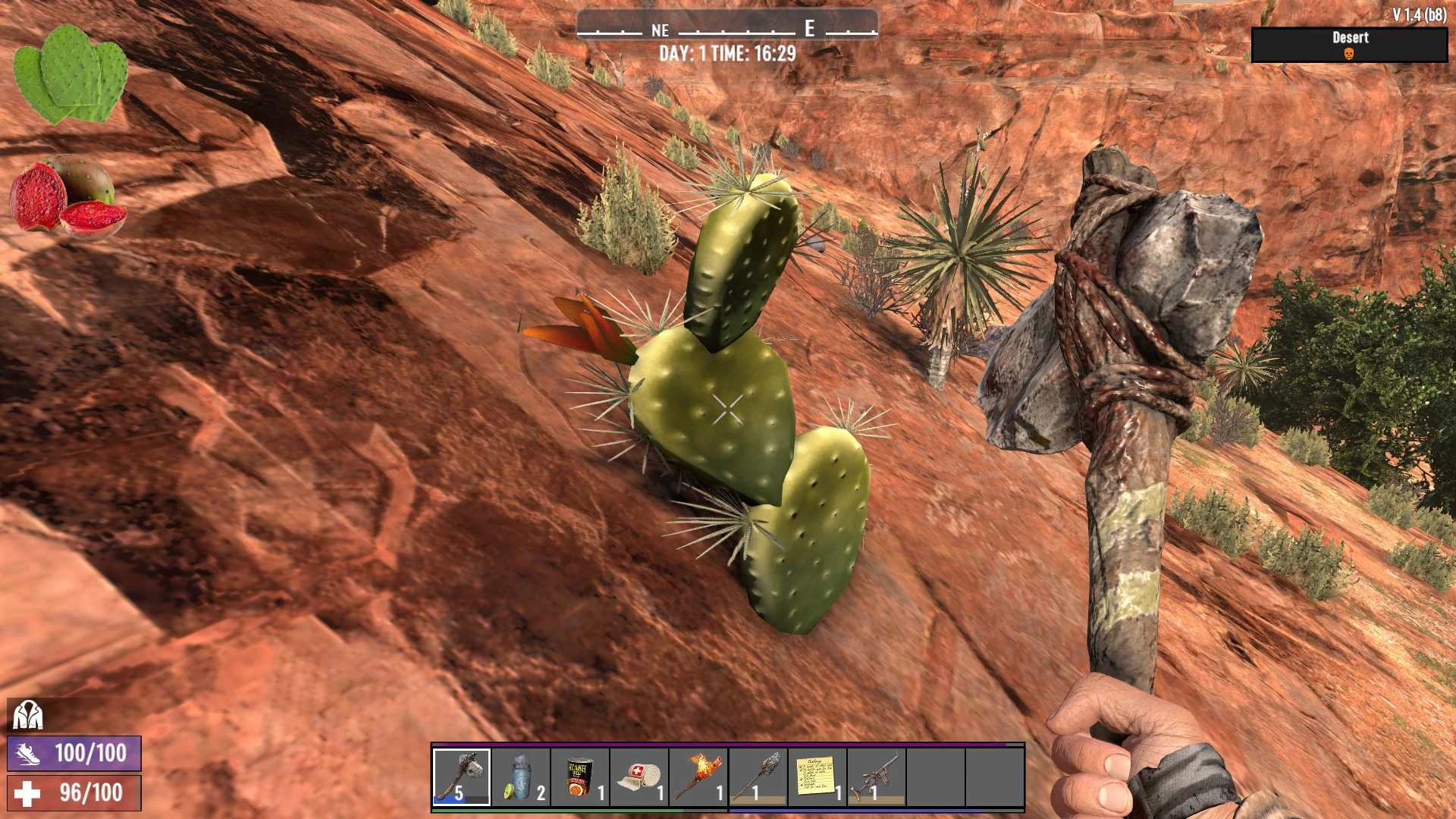Equip the pipe machine gun slot
The image size is (1456, 819).
click(x=876, y=777)
